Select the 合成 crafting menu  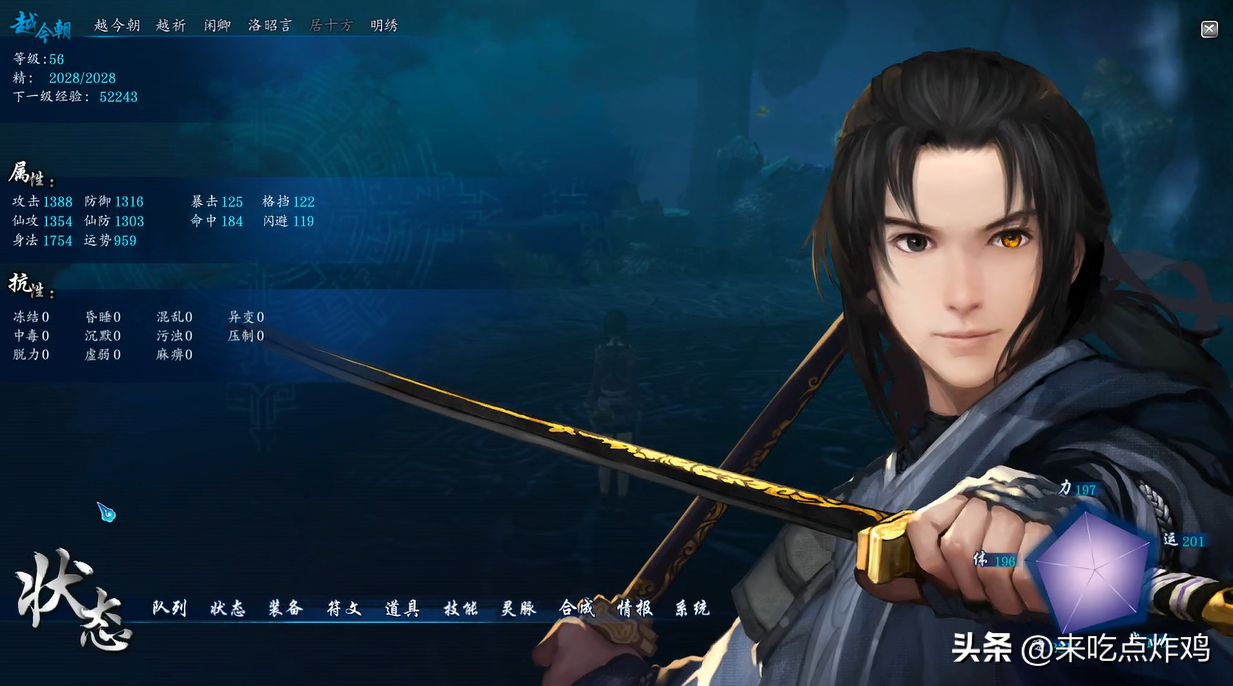click(x=577, y=608)
